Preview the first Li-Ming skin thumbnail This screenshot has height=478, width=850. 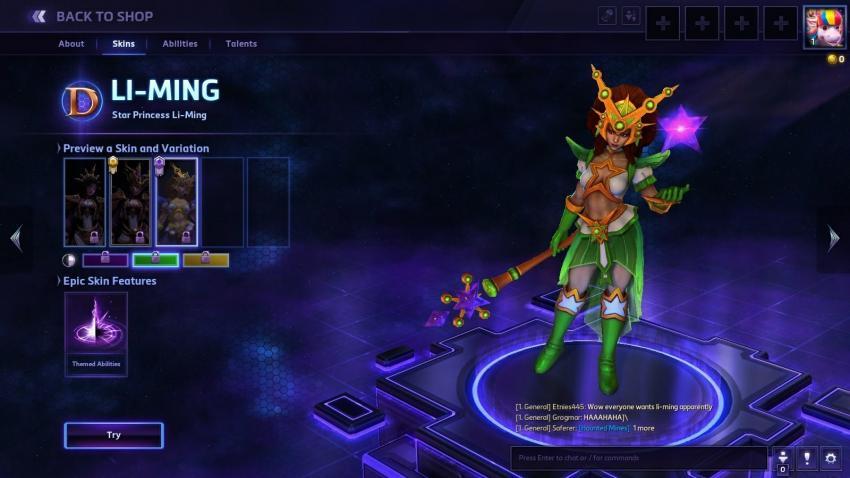click(84, 202)
